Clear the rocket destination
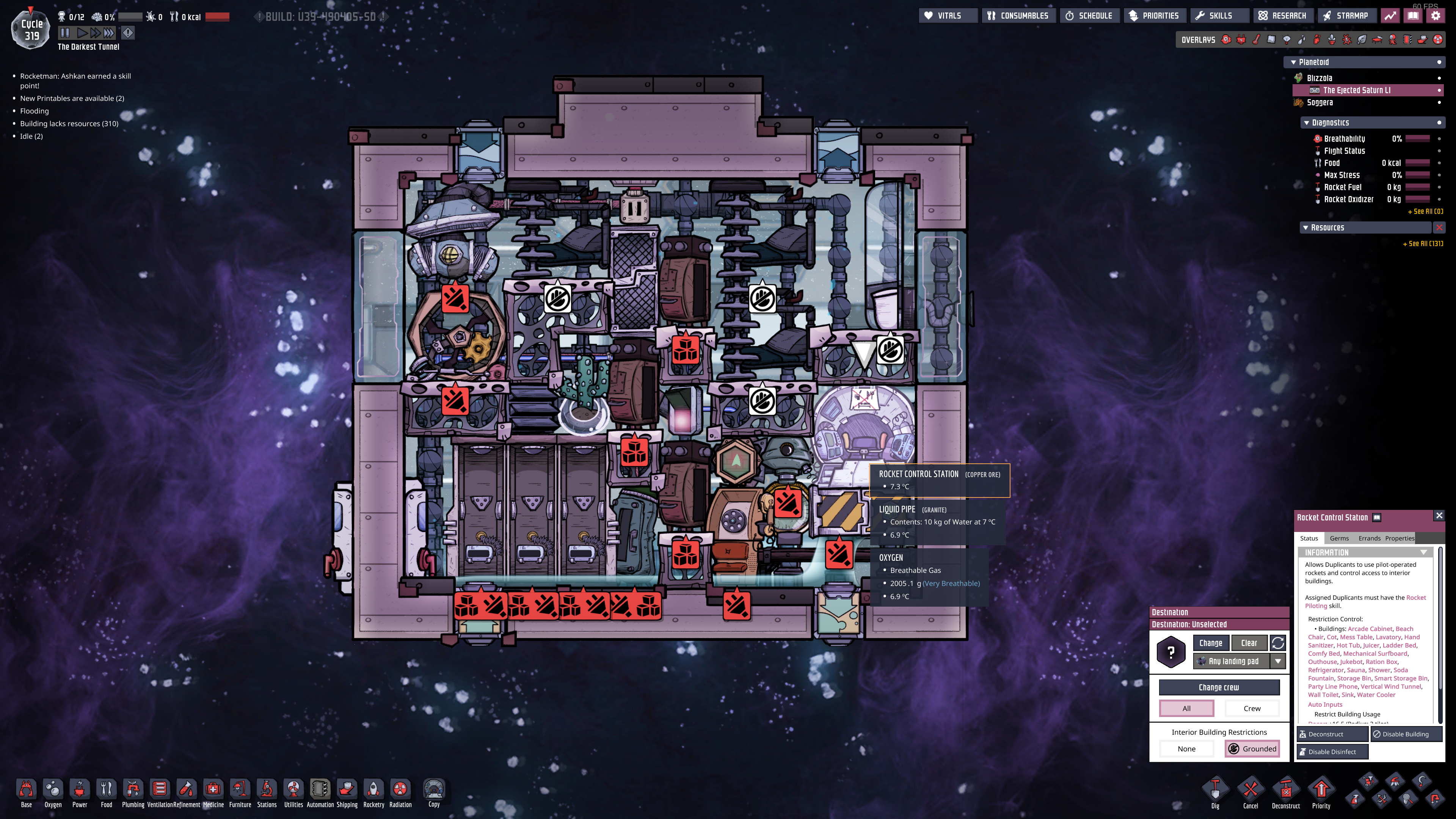 pyautogui.click(x=1249, y=643)
